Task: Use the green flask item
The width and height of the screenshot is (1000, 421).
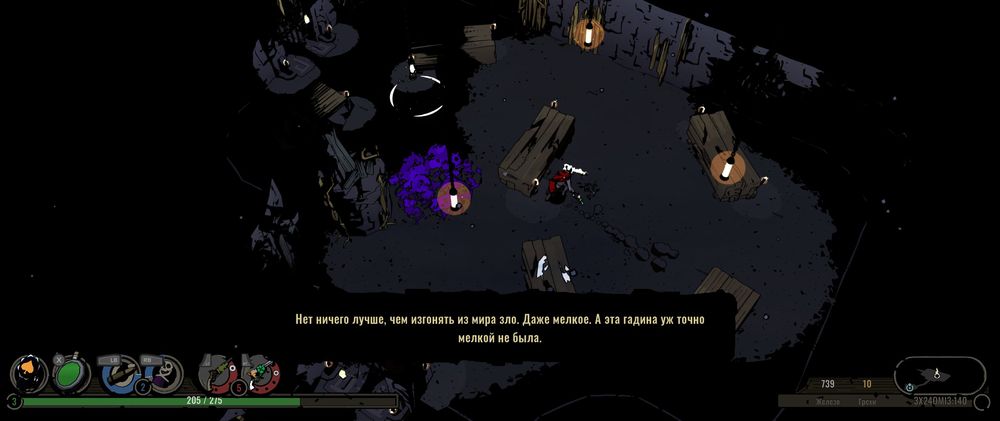Action: (70, 374)
